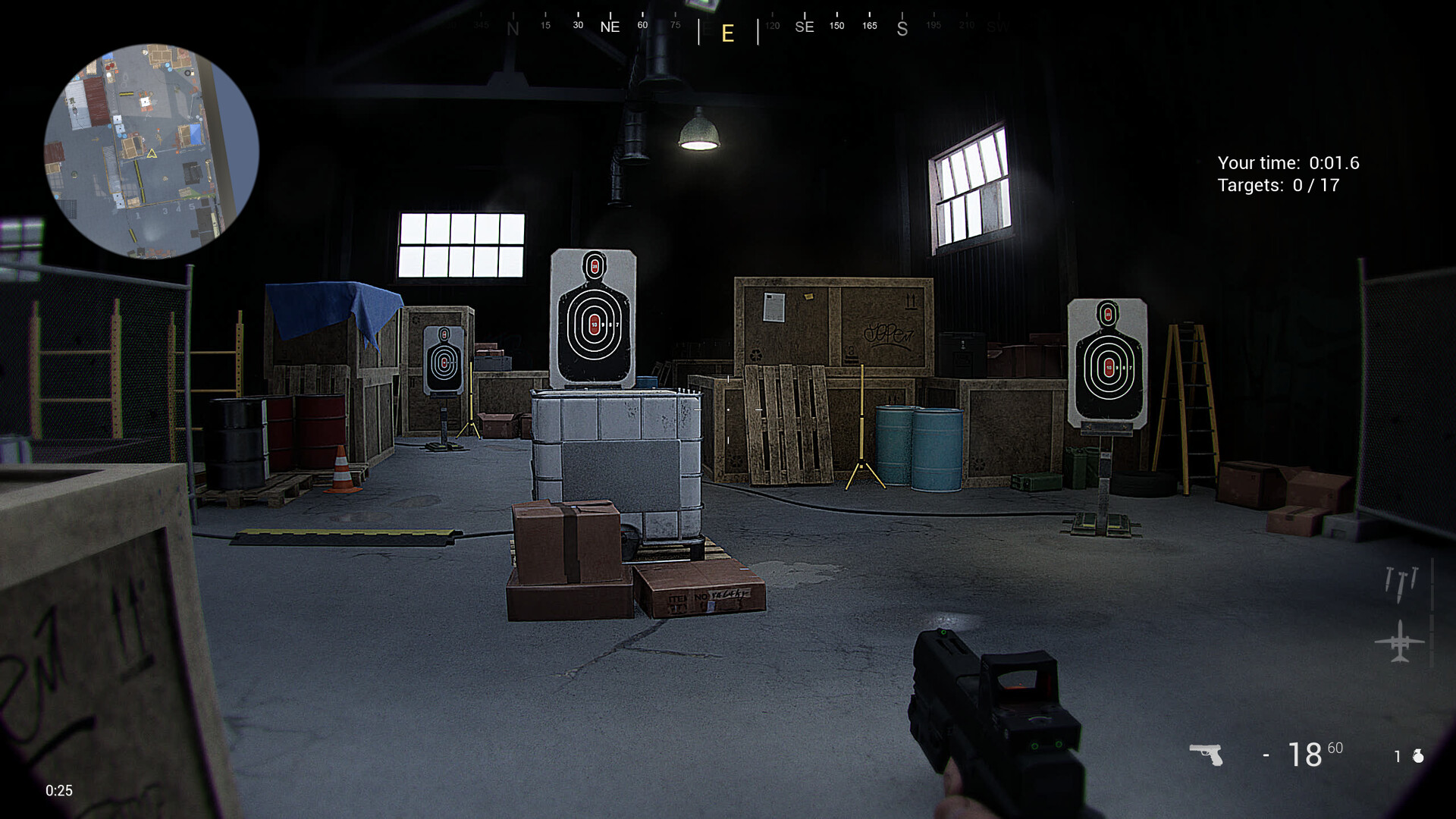Image resolution: width=1456 pixels, height=819 pixels.
Task: Select the pistol weapon icon
Action: click(x=1206, y=755)
